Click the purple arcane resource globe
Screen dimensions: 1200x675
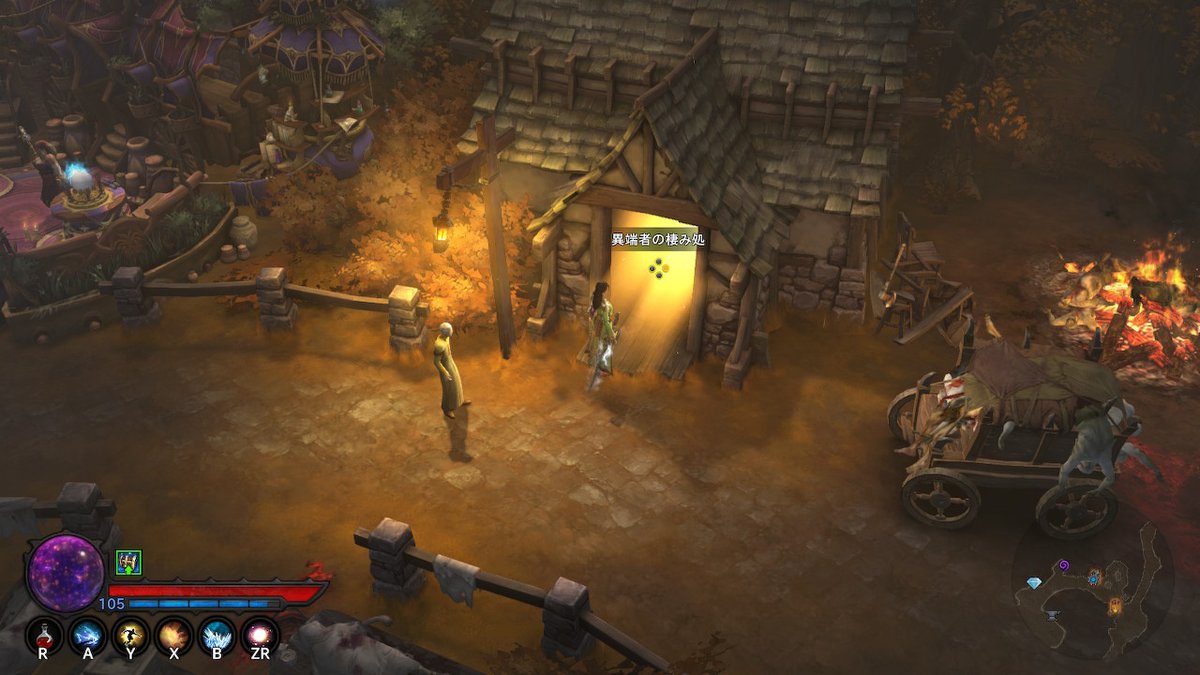pos(66,573)
